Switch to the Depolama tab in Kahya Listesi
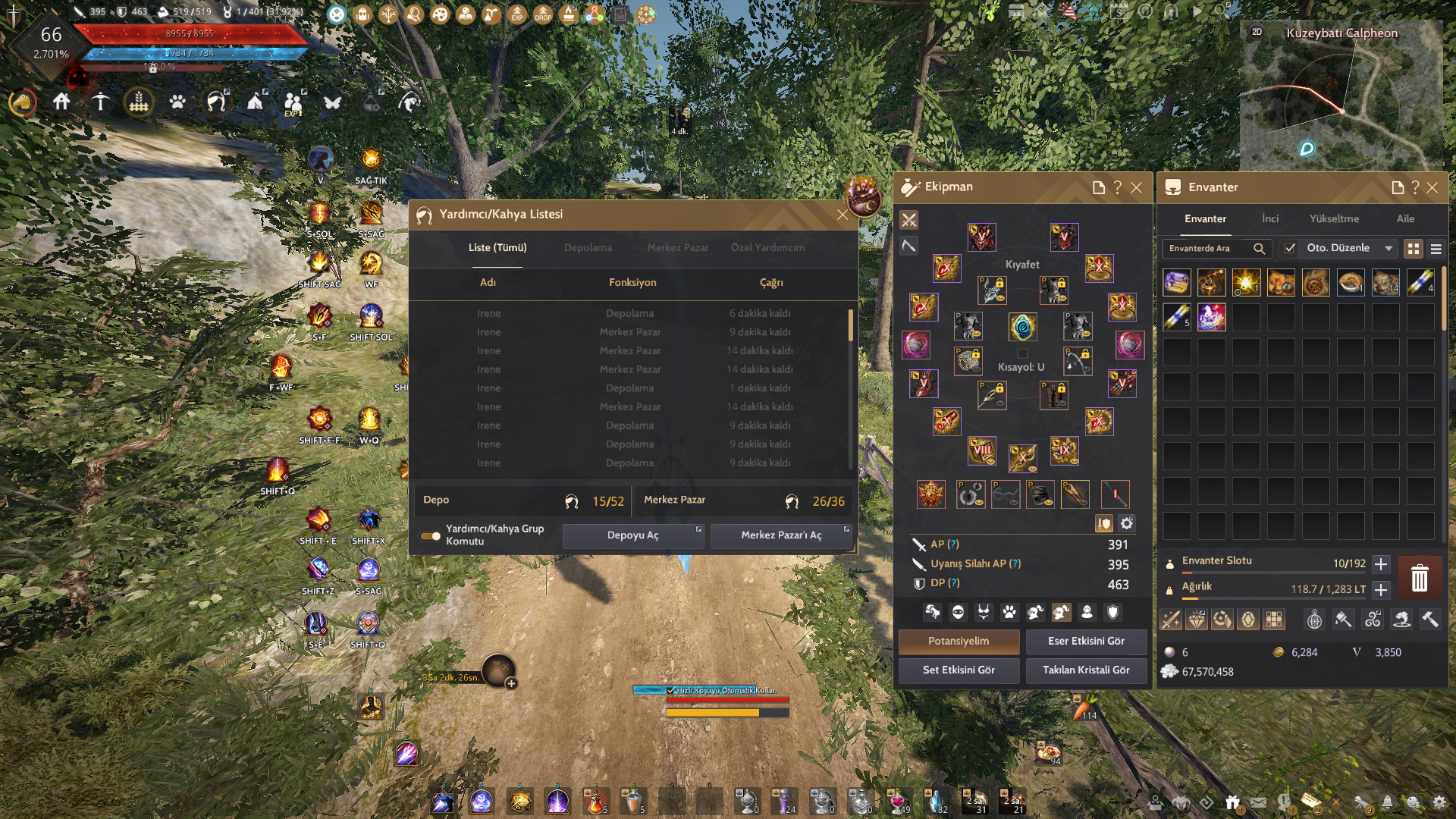 [x=588, y=247]
